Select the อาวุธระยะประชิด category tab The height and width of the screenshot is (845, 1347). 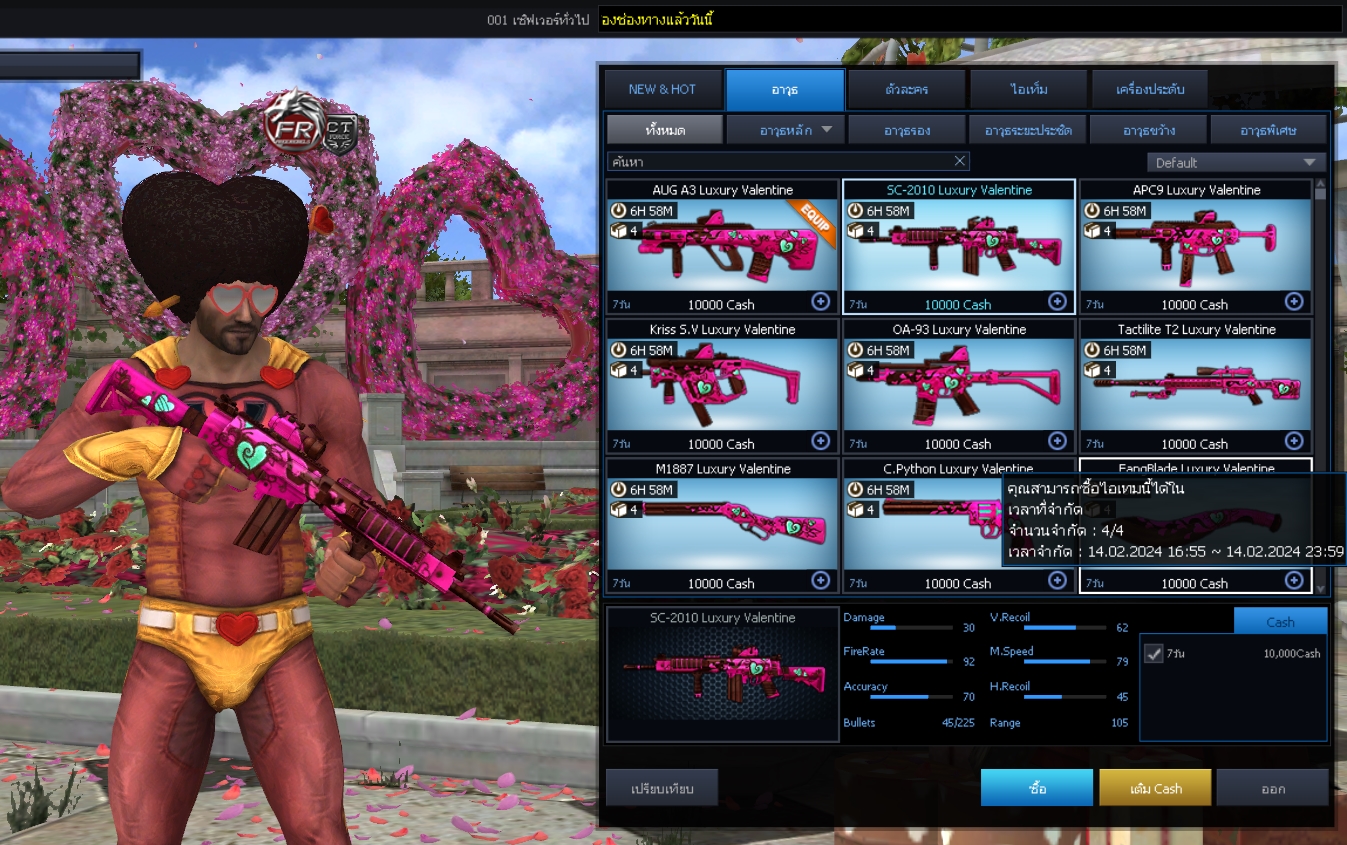1027,128
